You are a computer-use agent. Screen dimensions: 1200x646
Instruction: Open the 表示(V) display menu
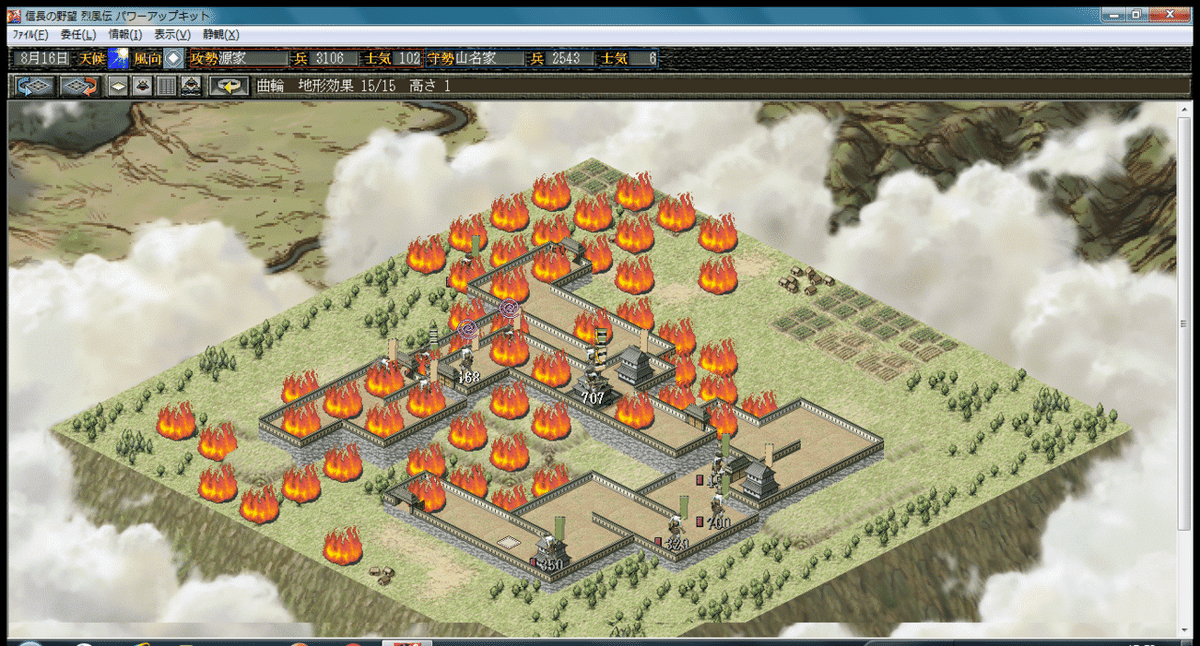[172, 34]
